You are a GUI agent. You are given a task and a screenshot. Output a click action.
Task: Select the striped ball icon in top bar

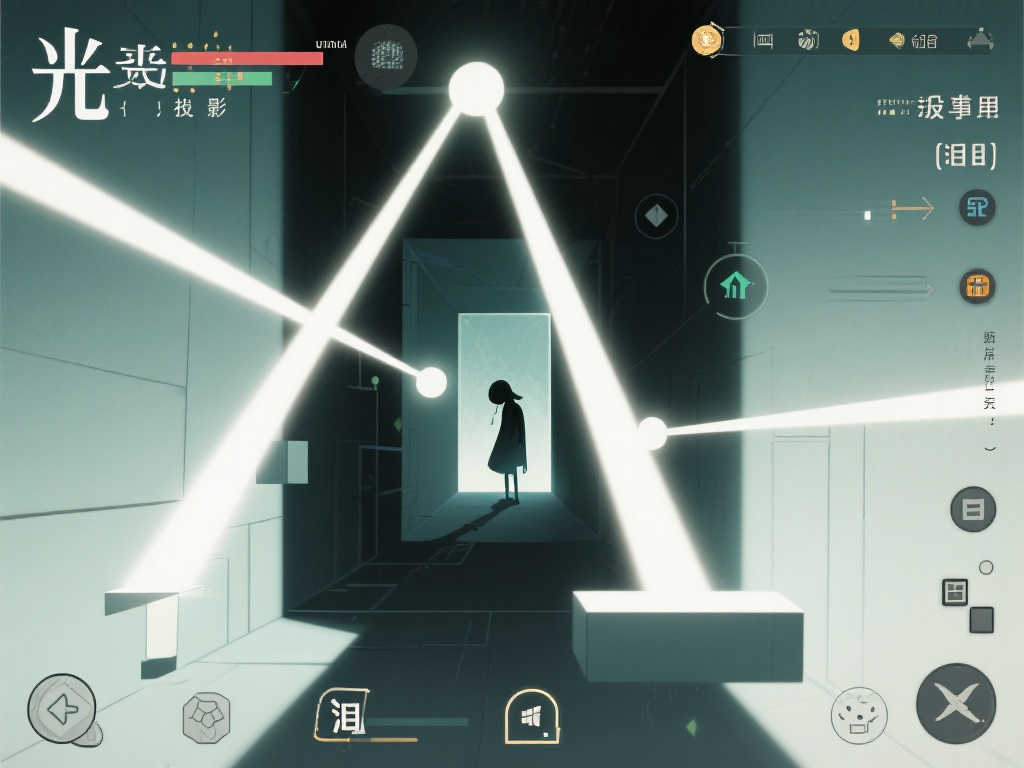pyautogui.click(x=808, y=40)
